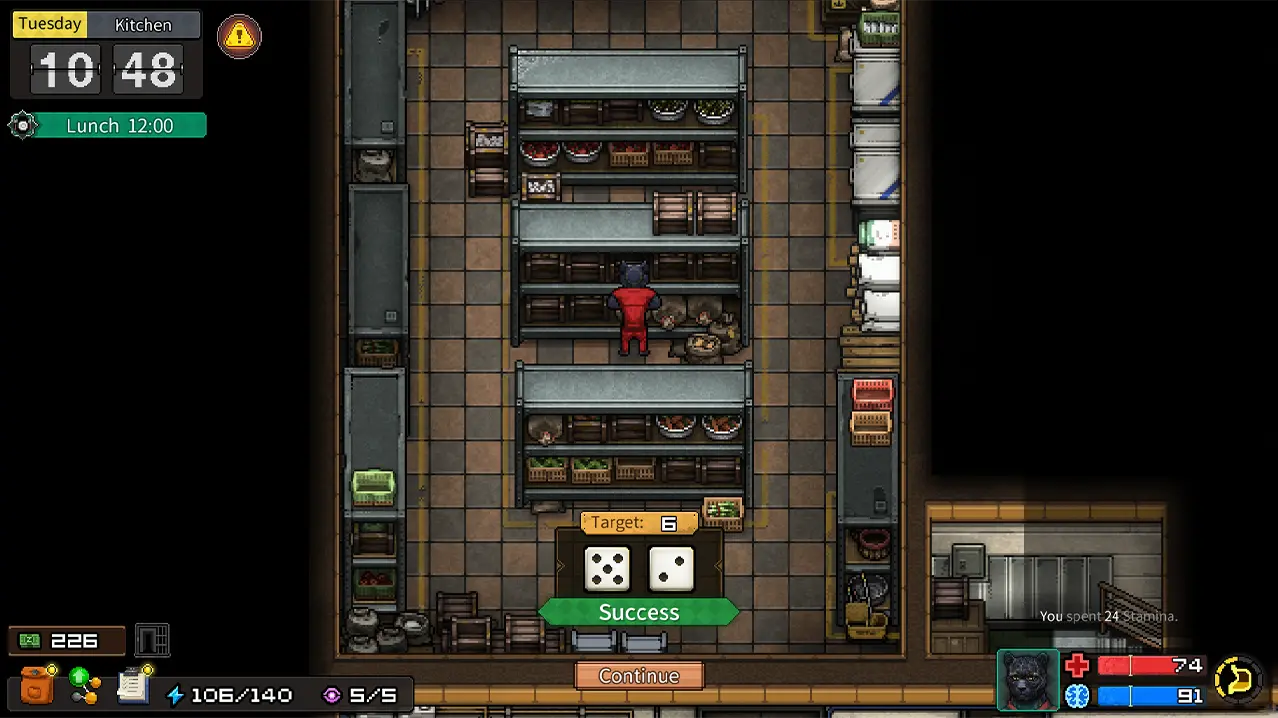1278x718 pixels.
Task: Continue past the dice roll result
Action: point(639,676)
